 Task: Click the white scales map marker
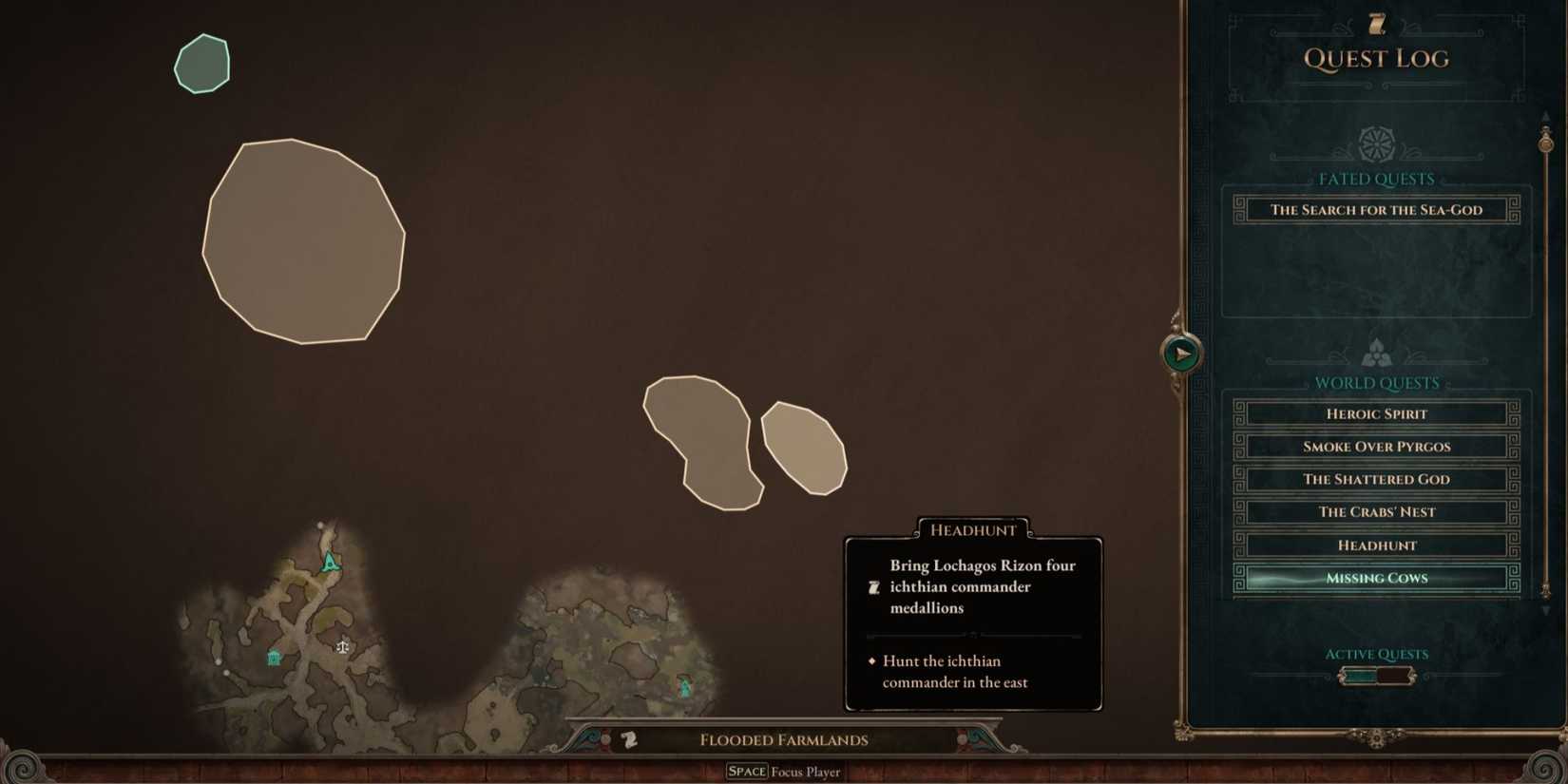[x=342, y=646]
